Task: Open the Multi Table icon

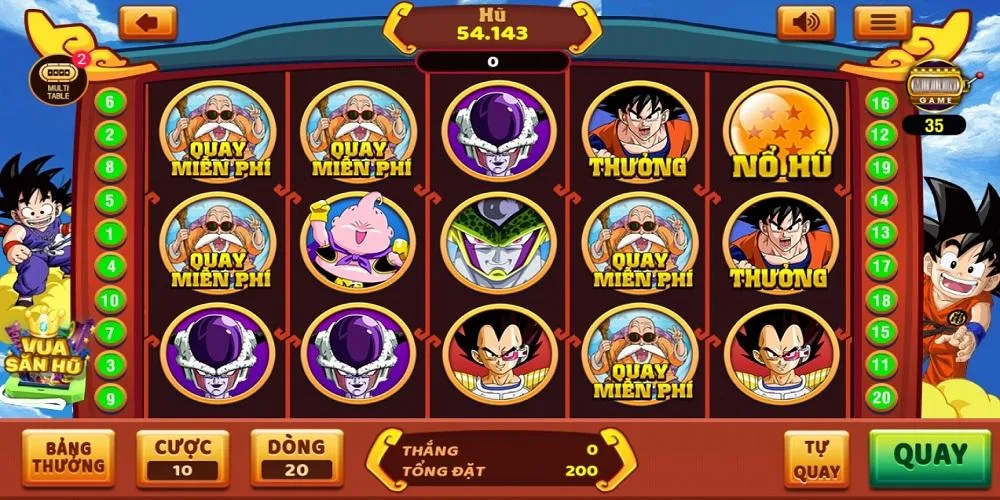Action: (58, 76)
